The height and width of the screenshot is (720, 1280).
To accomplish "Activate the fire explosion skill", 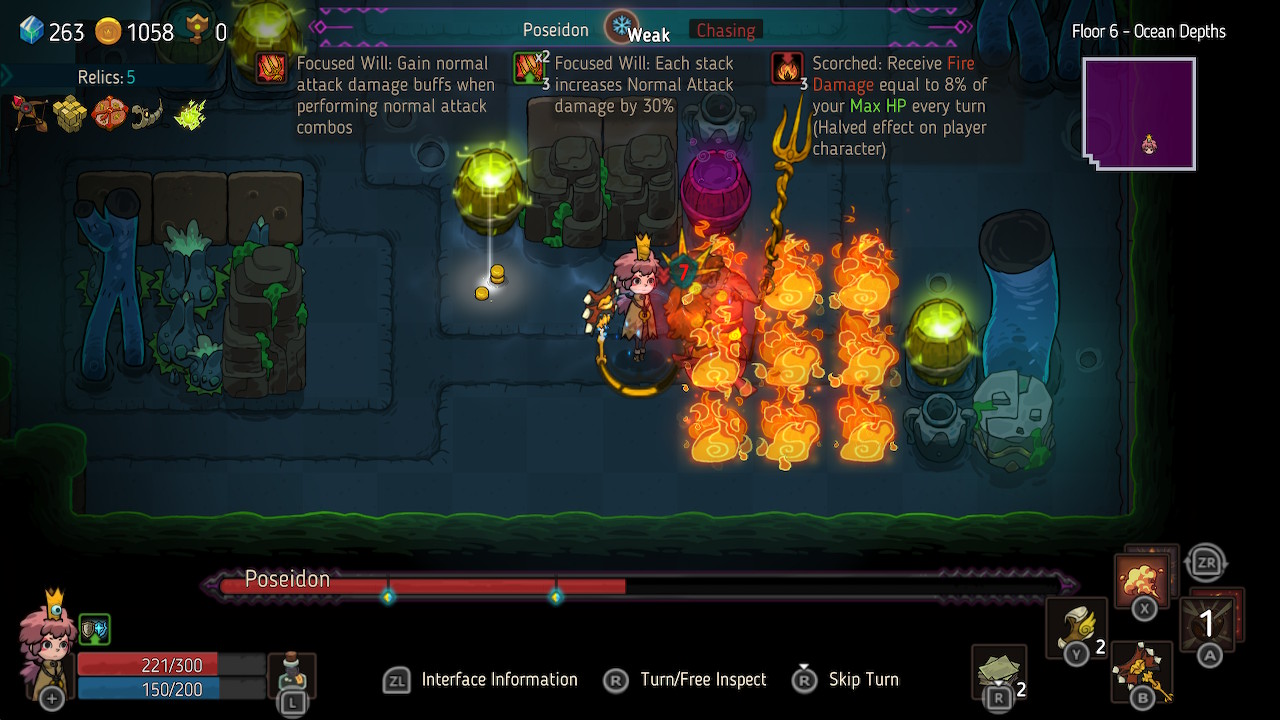I will [1143, 580].
